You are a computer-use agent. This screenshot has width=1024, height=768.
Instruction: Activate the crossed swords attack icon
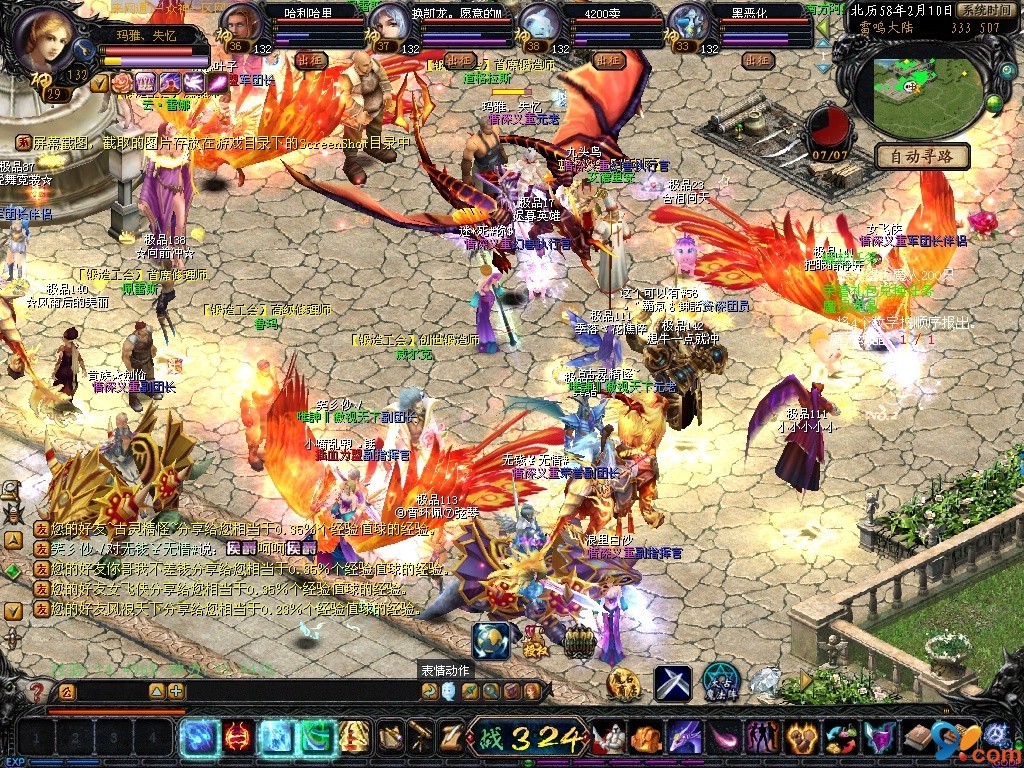tap(673, 682)
